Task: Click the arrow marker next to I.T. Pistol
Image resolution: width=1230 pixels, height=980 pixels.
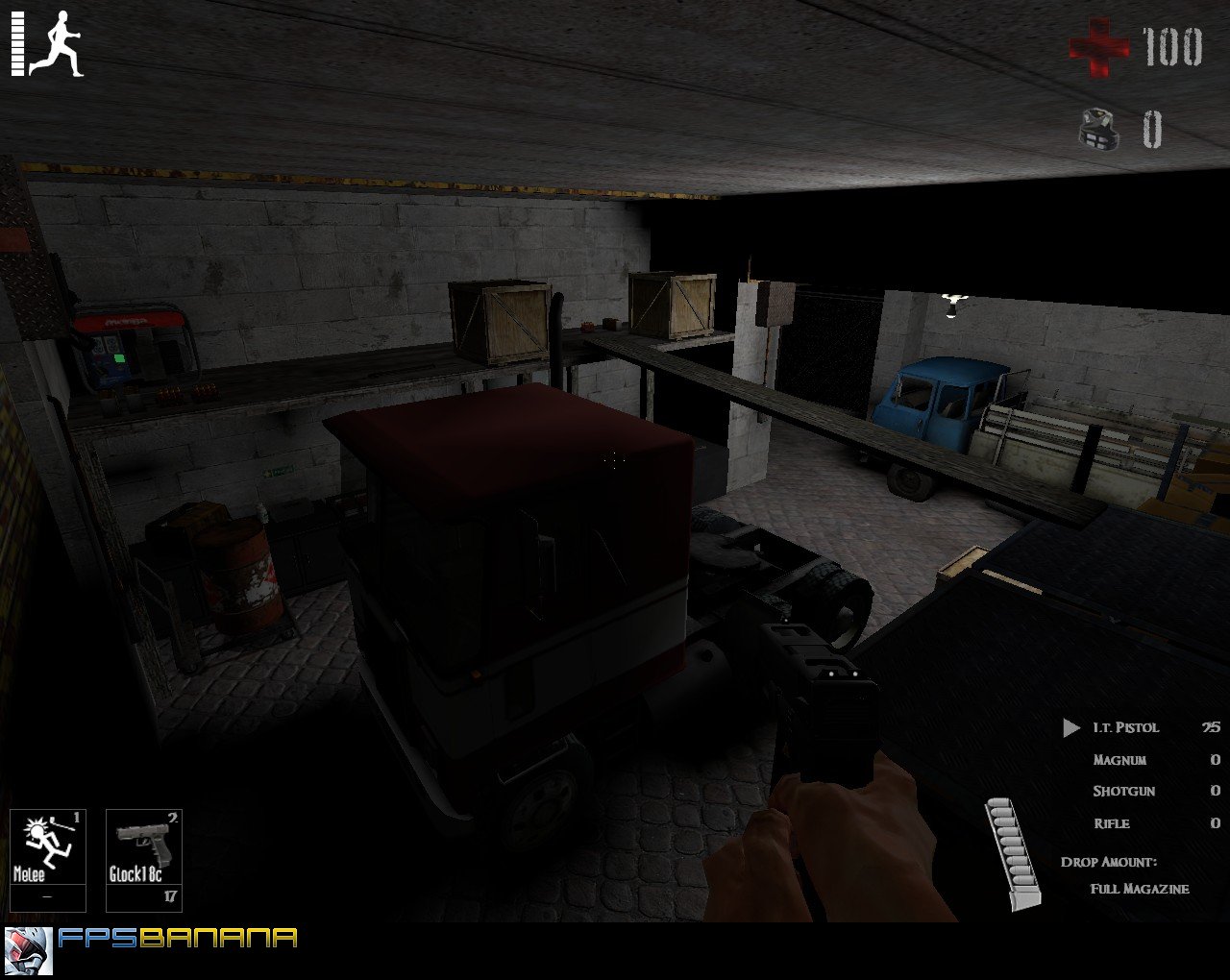Action: coord(1070,727)
